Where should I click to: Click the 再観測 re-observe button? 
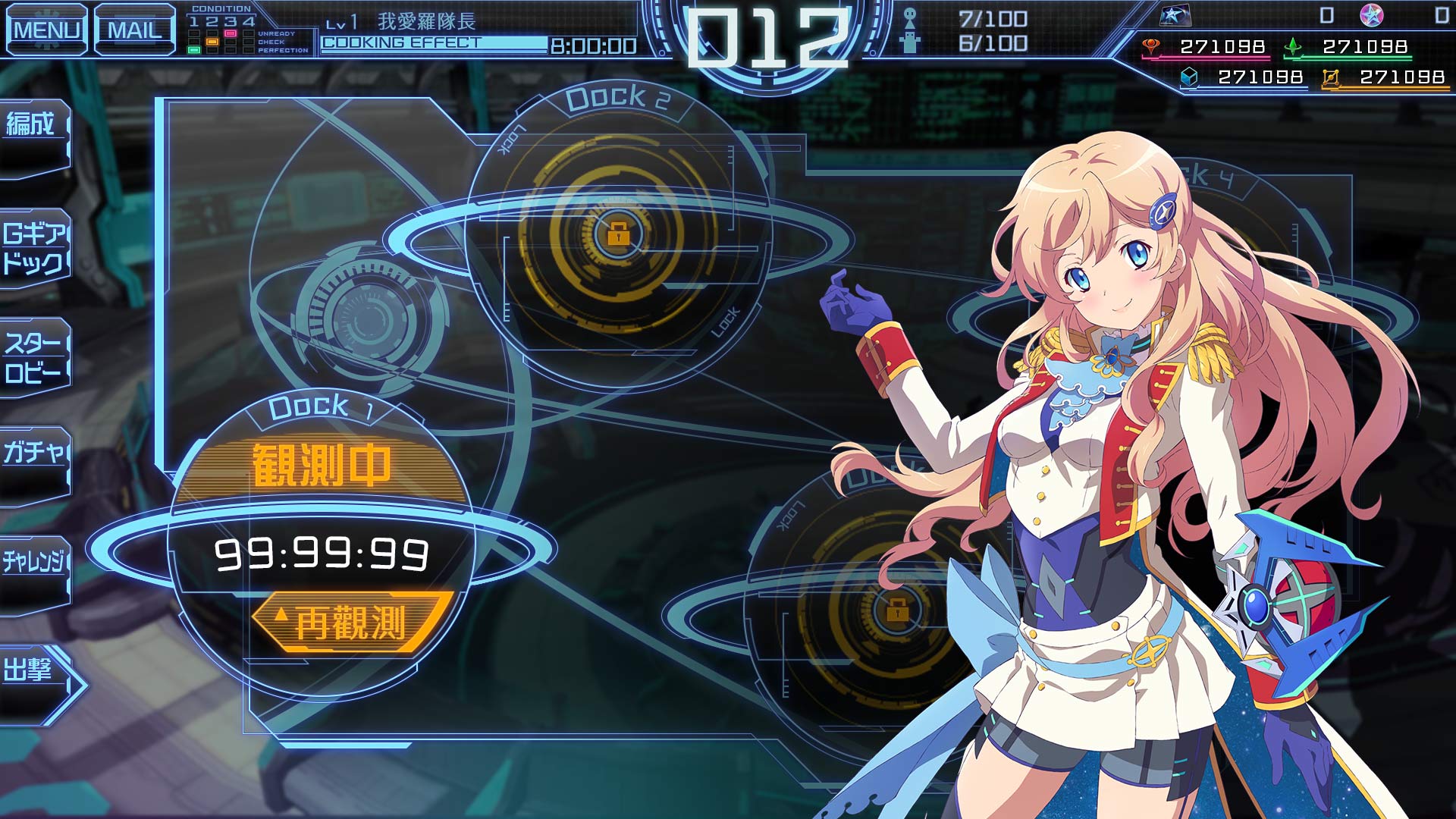[350, 623]
